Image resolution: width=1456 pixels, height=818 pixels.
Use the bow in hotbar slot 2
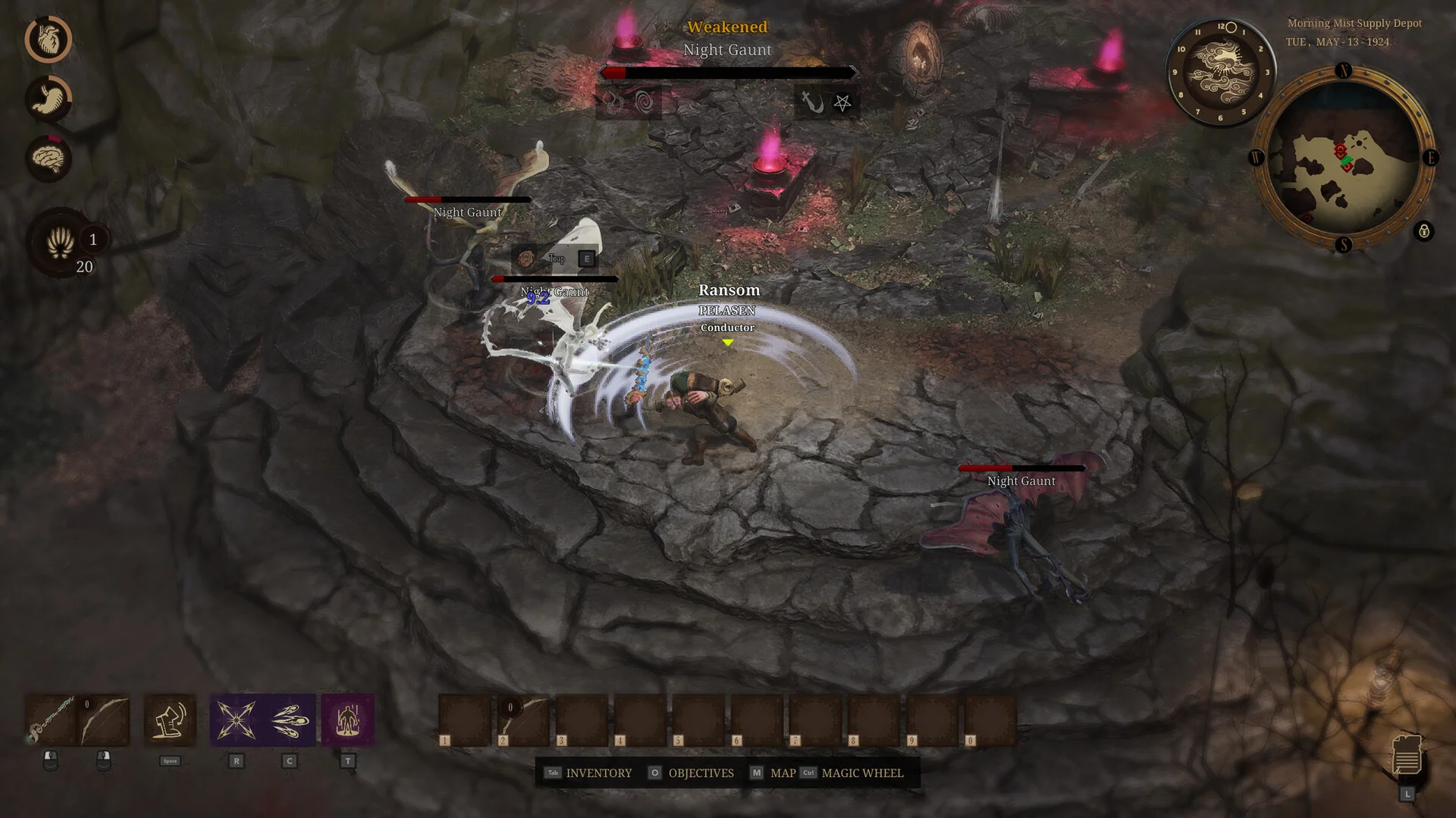(523, 719)
